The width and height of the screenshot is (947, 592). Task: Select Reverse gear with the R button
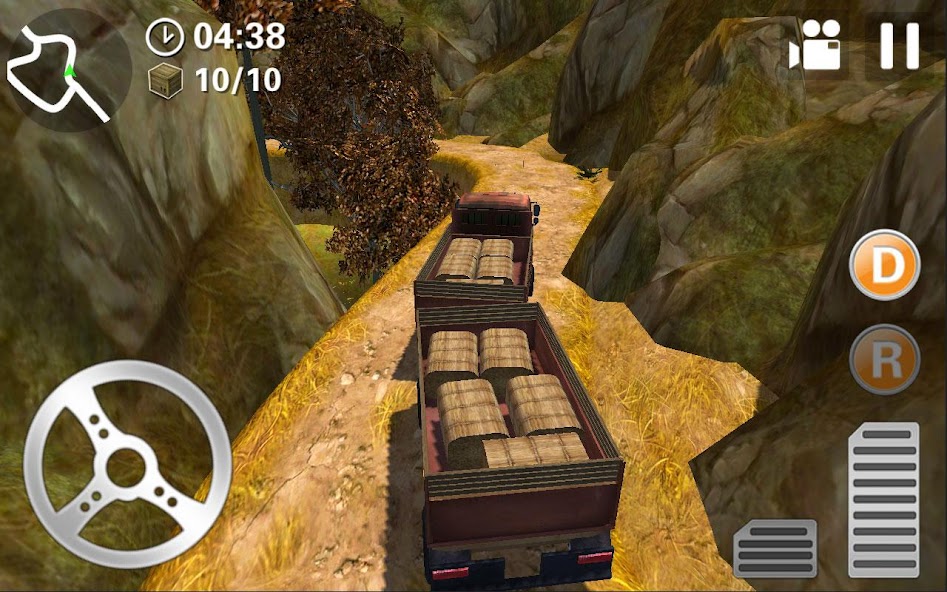pyautogui.click(x=884, y=359)
